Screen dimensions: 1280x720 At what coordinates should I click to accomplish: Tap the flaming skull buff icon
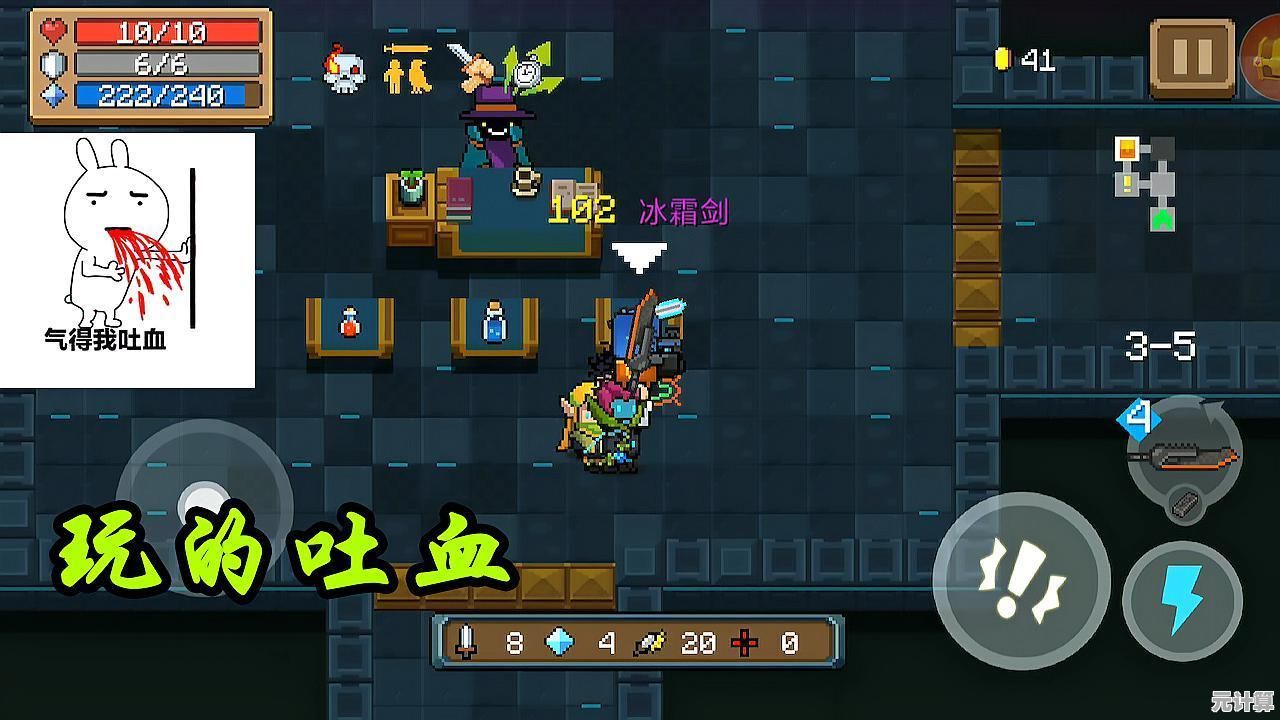343,68
